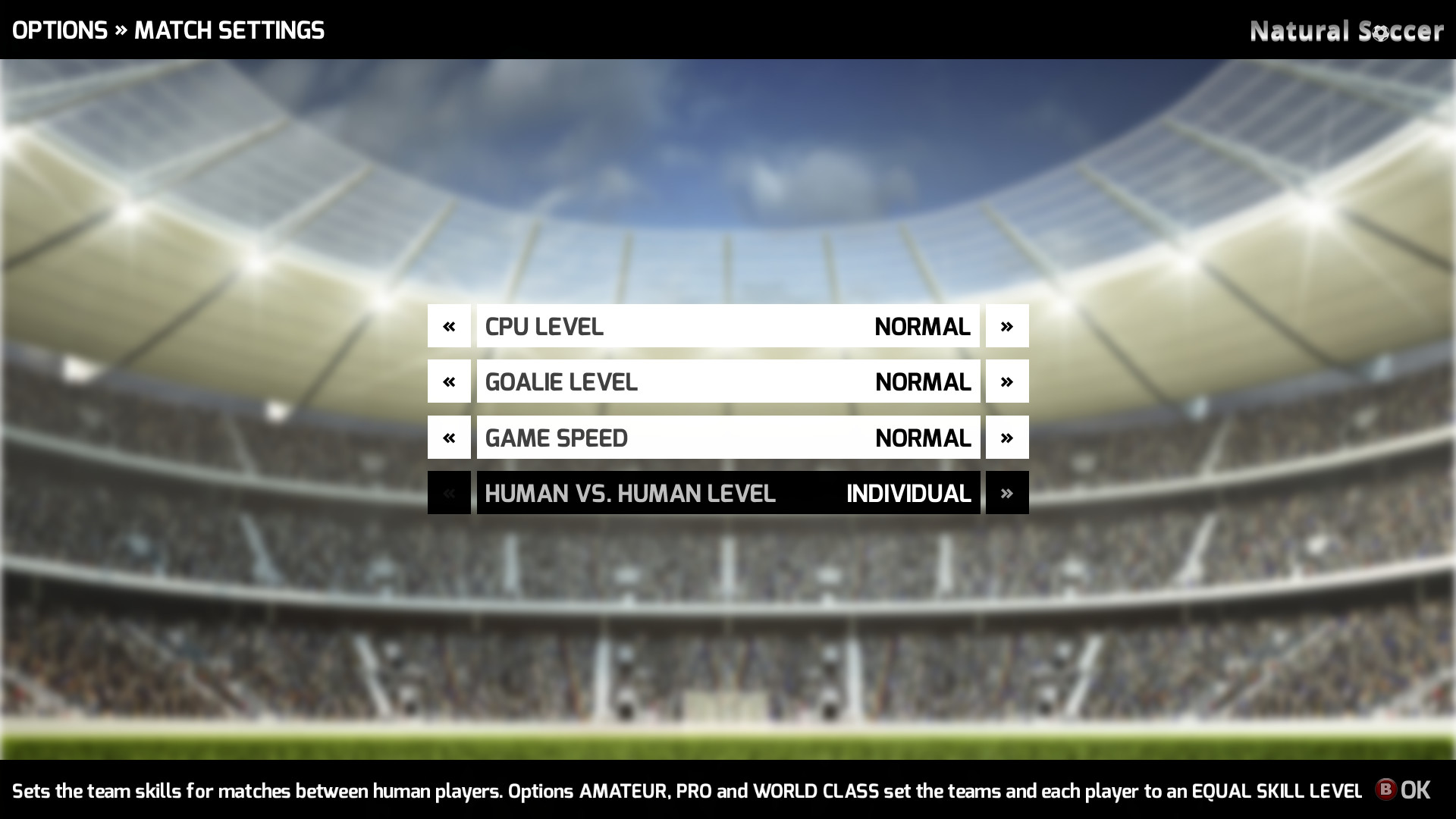Click the left arrow for GOALIE LEVEL
1456x819 pixels.
[449, 381]
